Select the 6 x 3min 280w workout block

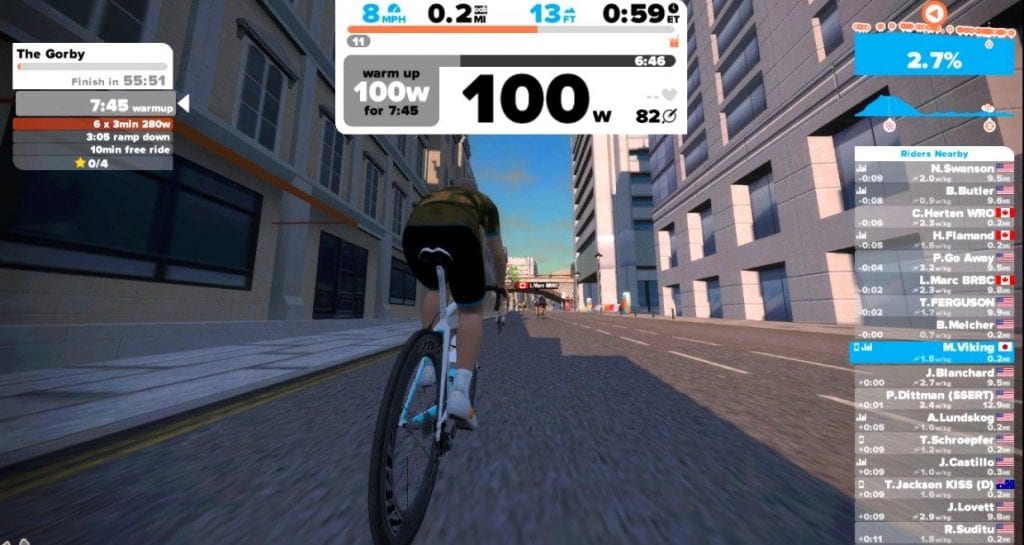click(x=93, y=124)
